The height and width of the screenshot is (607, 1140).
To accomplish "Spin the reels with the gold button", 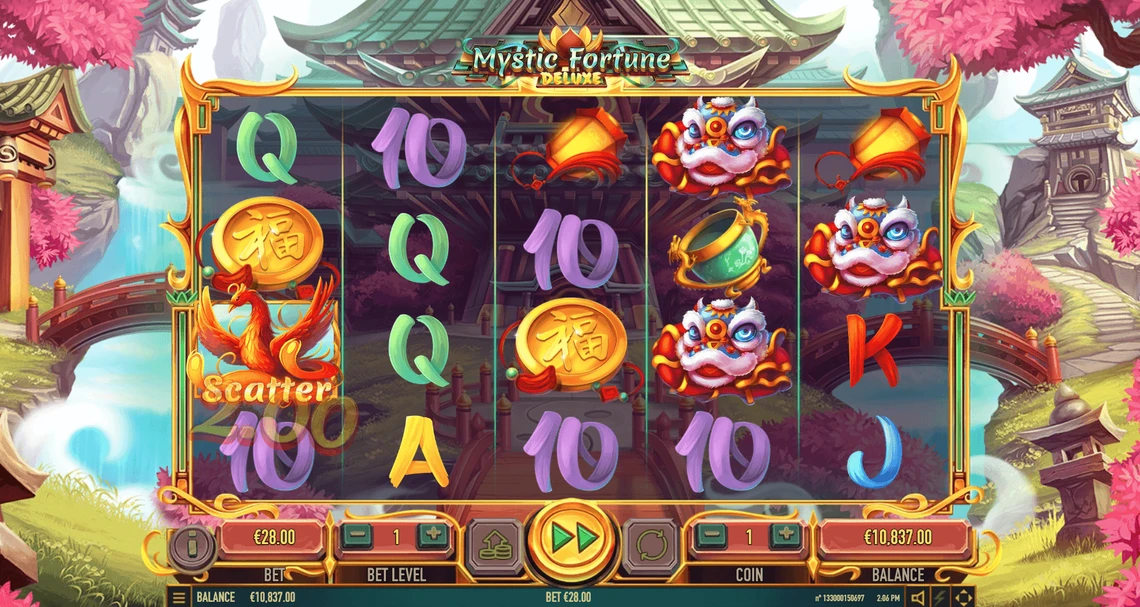I will tap(570, 541).
